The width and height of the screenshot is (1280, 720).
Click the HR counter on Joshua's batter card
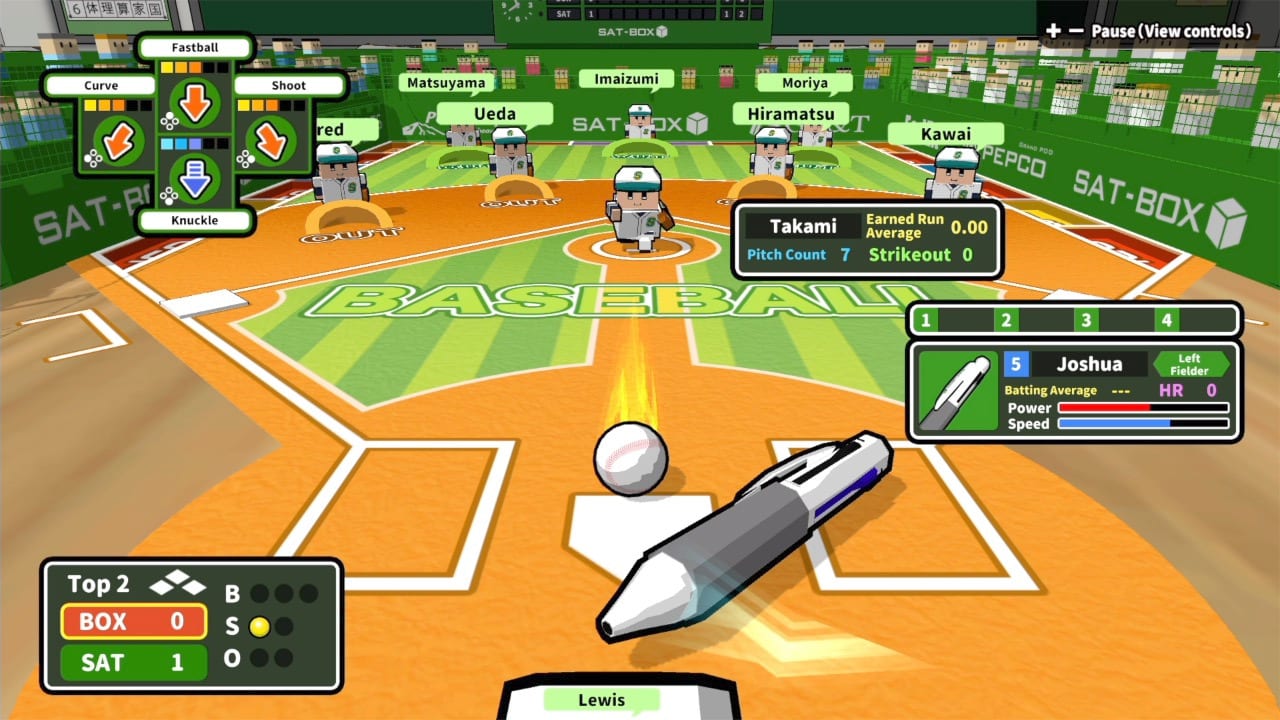[1184, 391]
